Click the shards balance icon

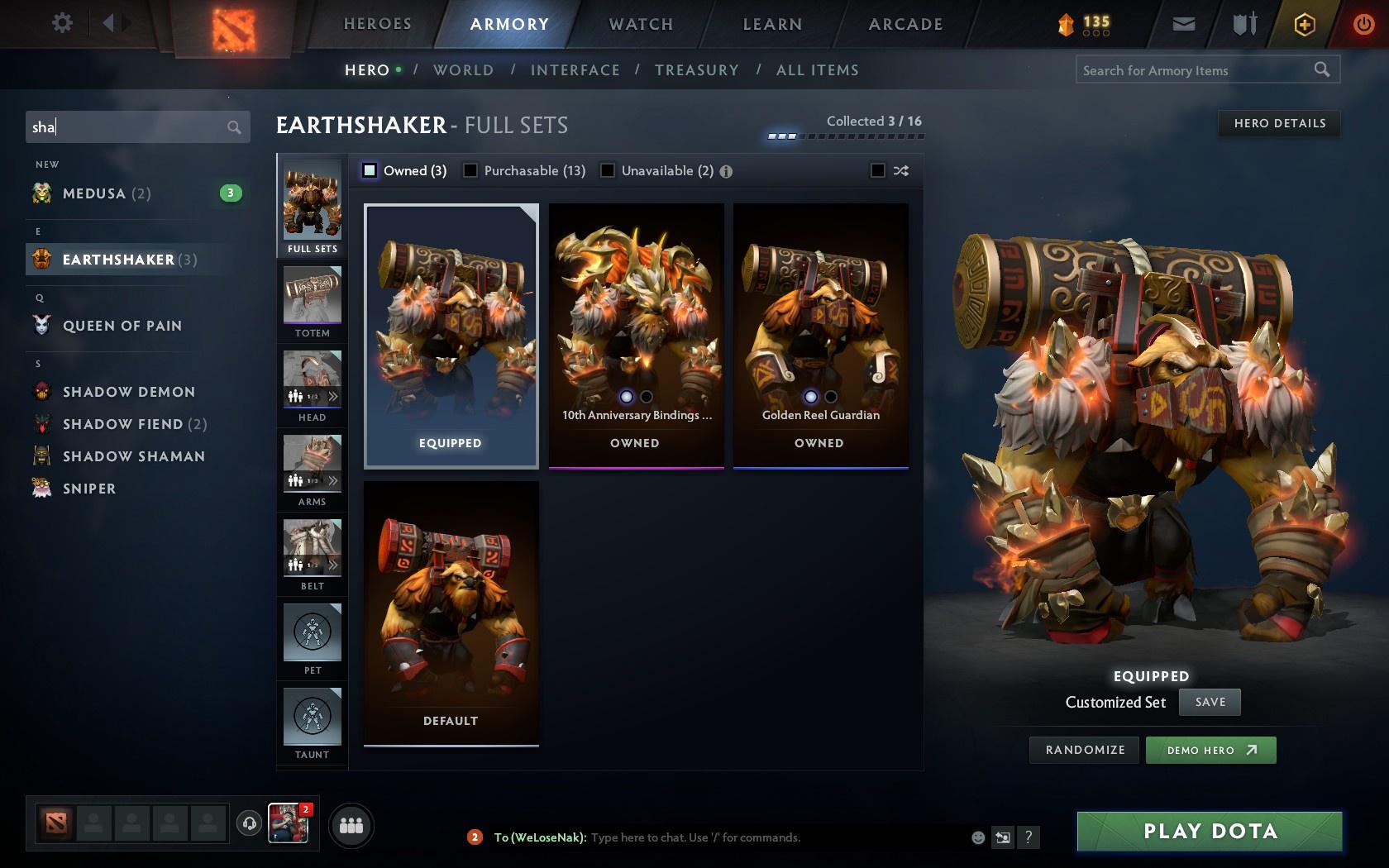pyautogui.click(x=1065, y=25)
